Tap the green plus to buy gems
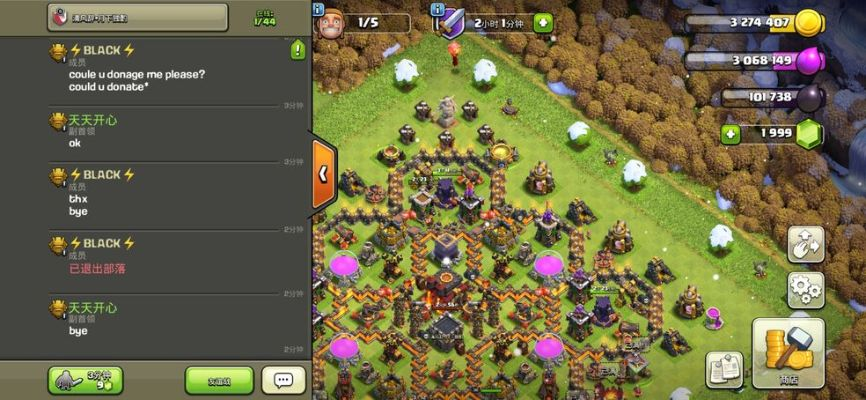Viewport: 866px width, 400px height. point(730,134)
